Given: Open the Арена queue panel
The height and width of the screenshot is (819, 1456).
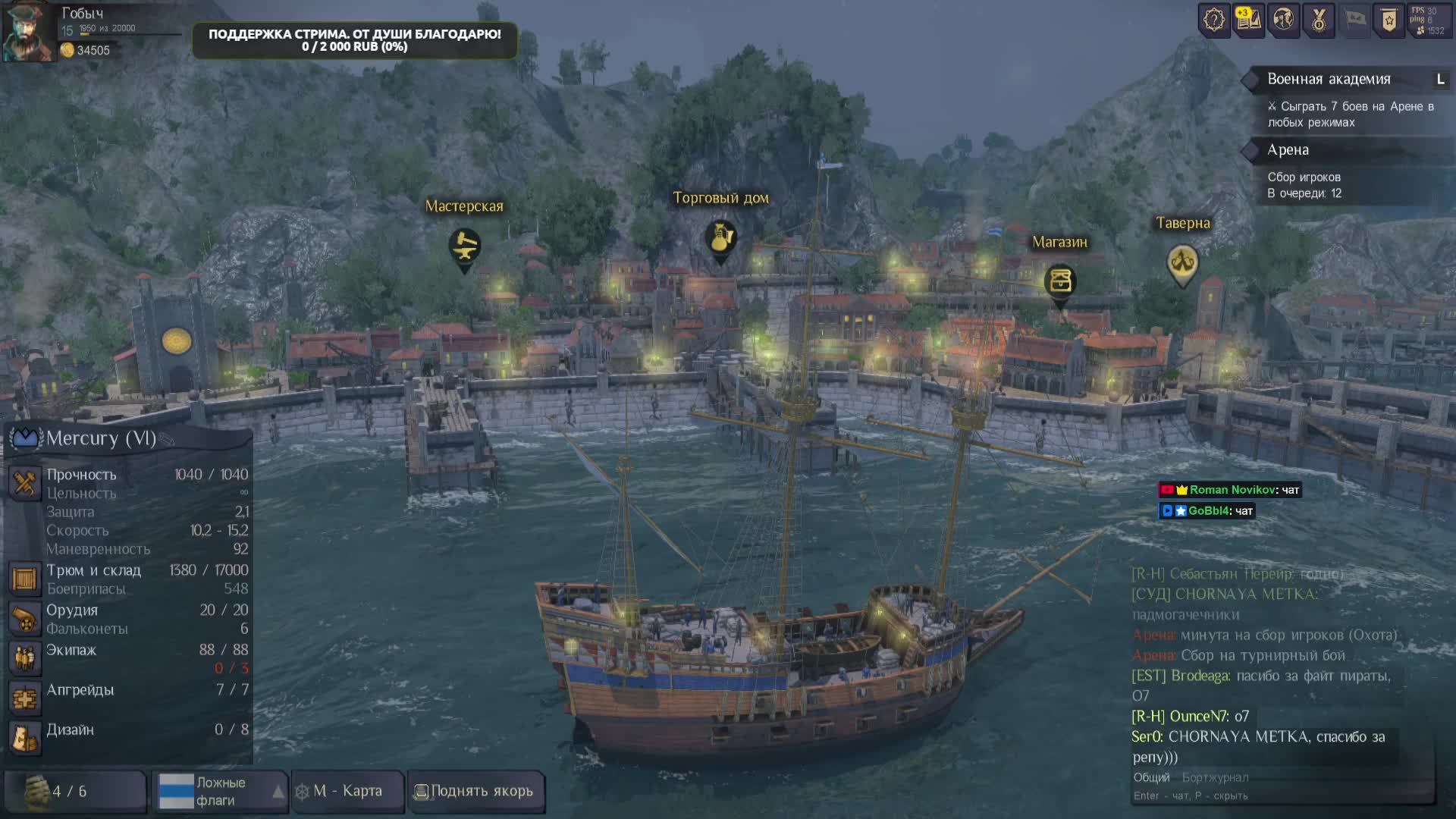Looking at the screenshot, I should tap(1288, 150).
